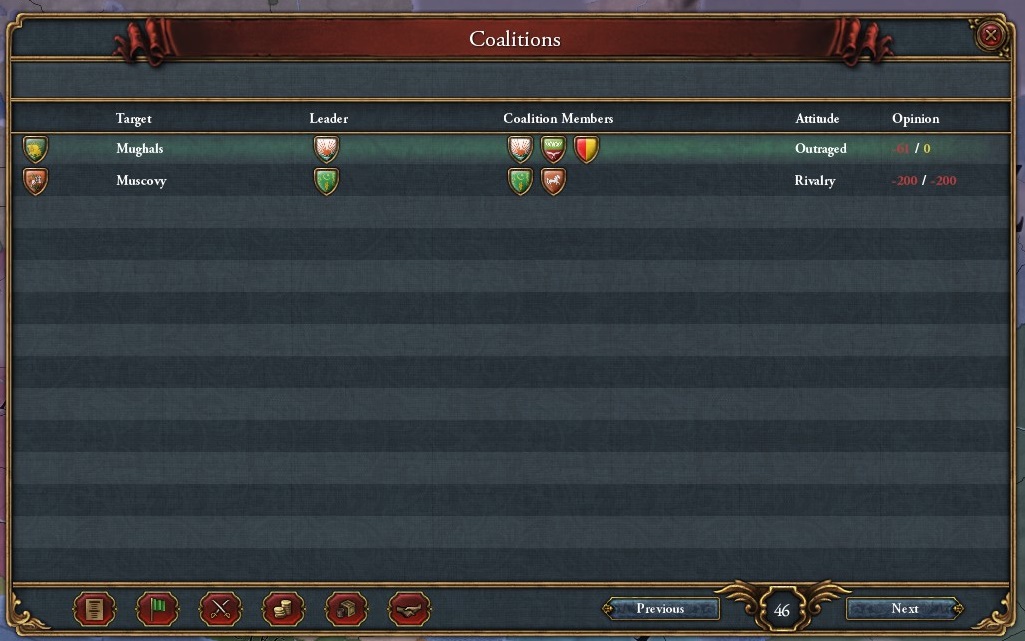The height and width of the screenshot is (641, 1025).
Task: Show the crossed swords military ledger
Action: point(220,608)
